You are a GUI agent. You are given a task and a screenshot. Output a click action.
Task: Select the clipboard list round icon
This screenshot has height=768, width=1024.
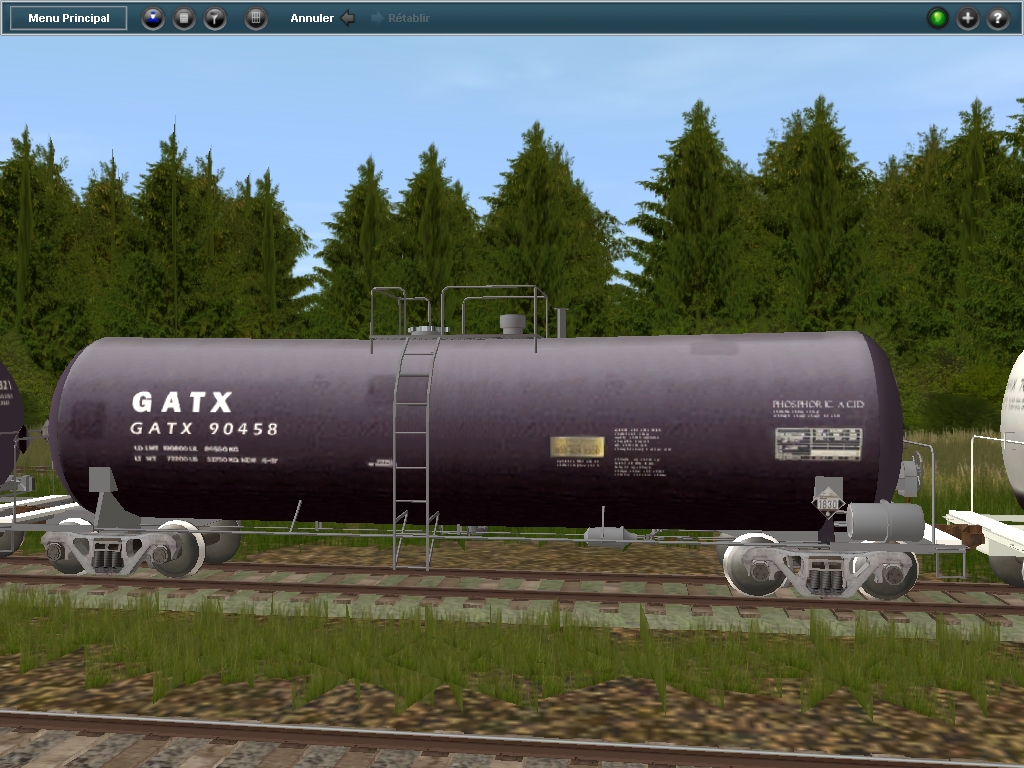pos(184,18)
